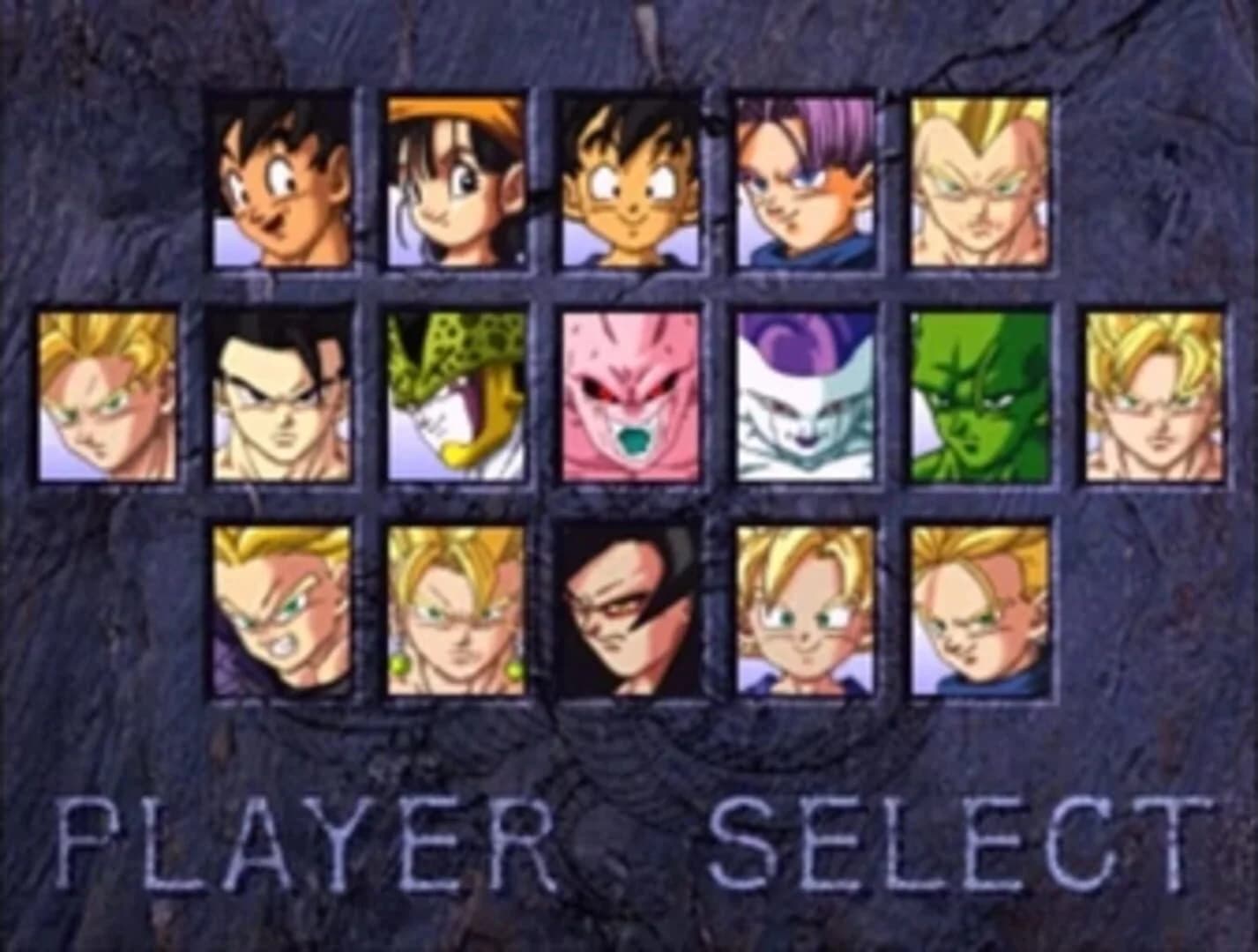1258x952 pixels.
Task: Select the pink Kid Buu portrait
Action: coord(630,397)
